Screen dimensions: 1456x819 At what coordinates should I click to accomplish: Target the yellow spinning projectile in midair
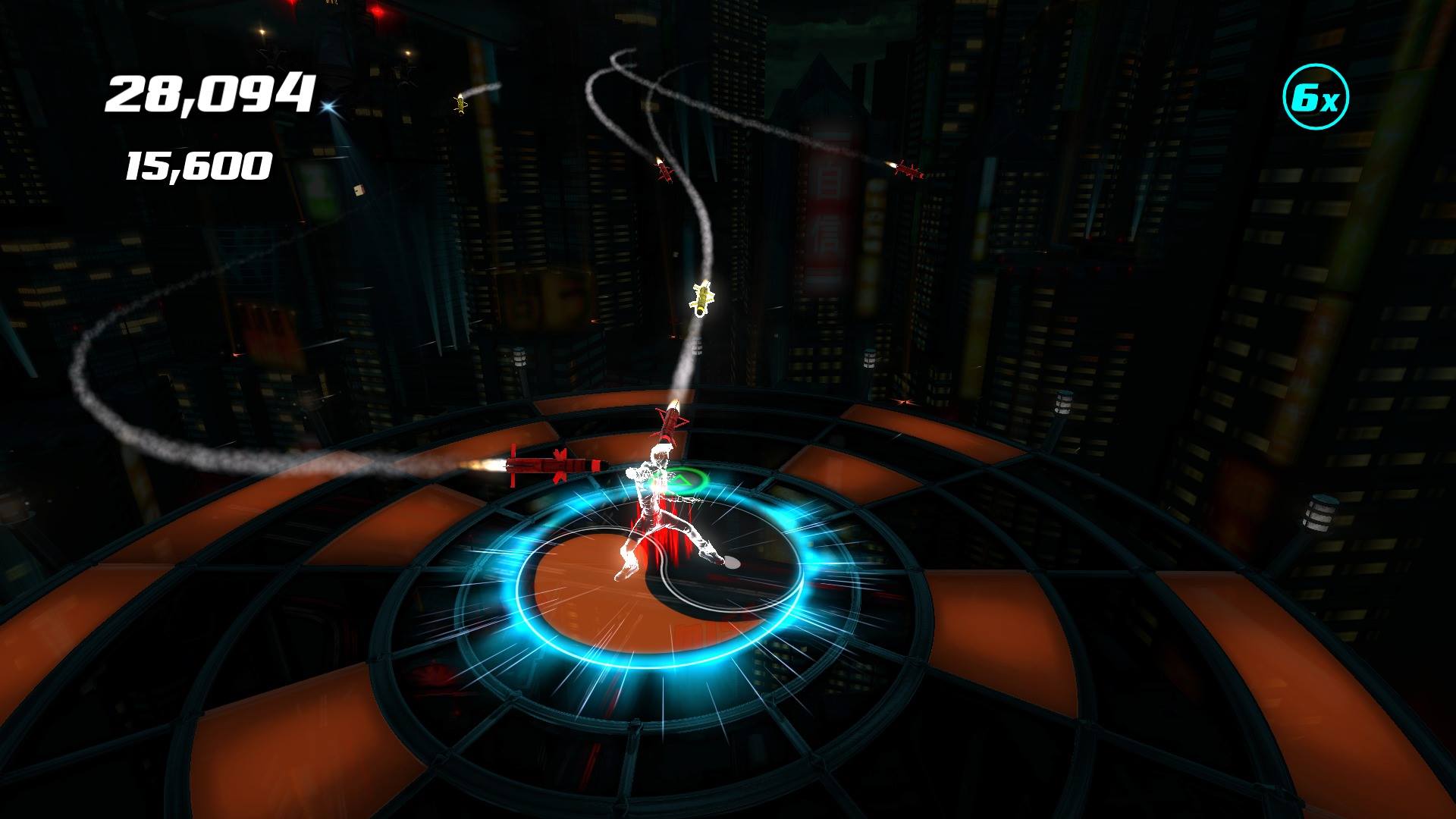point(701,297)
